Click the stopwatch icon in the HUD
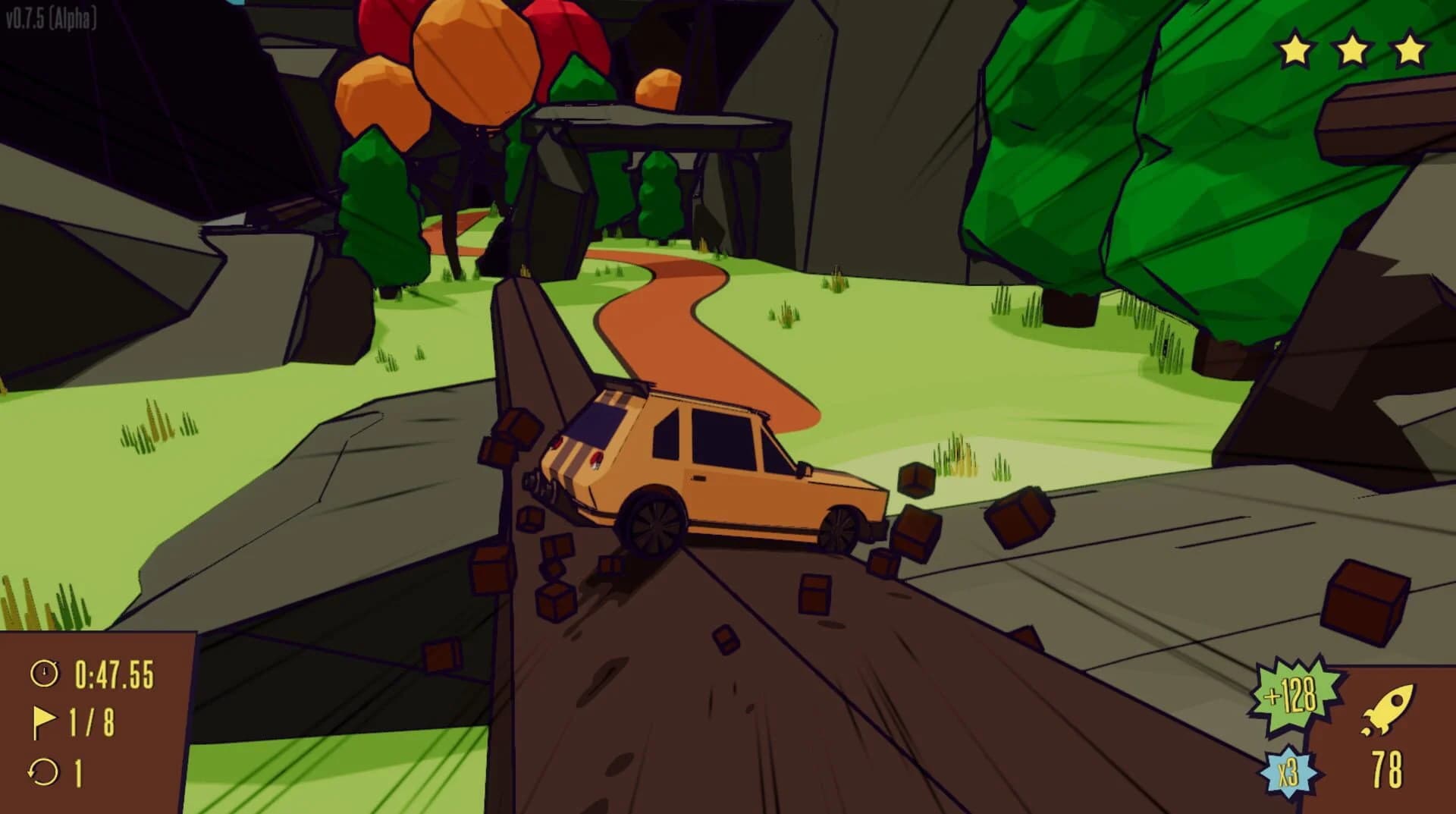The width and height of the screenshot is (1456, 814). click(45, 672)
